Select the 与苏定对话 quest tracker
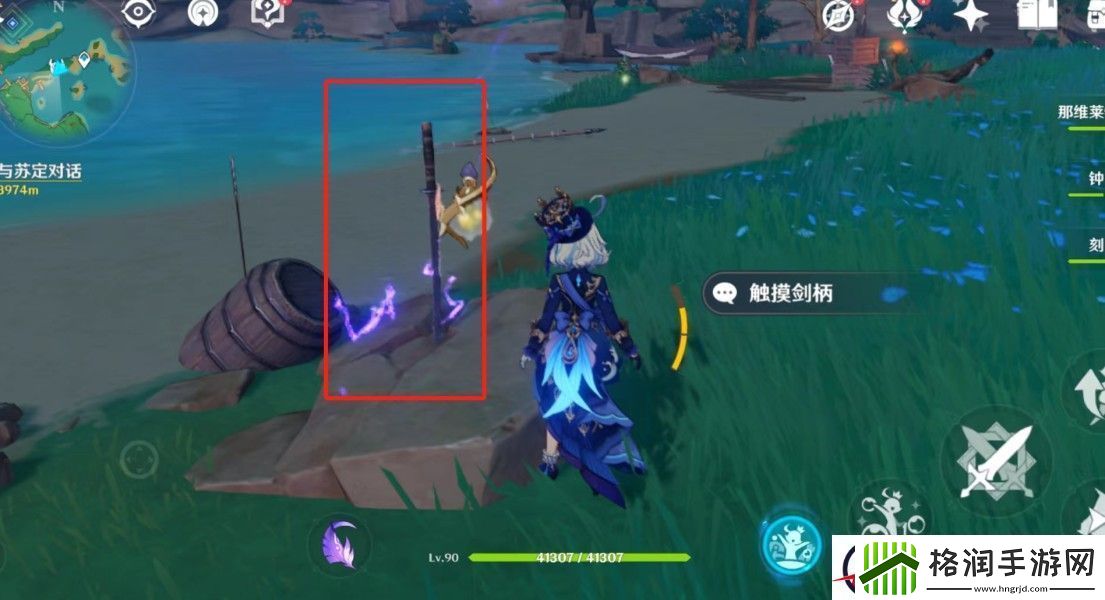1105x600 pixels. pyautogui.click(x=40, y=171)
